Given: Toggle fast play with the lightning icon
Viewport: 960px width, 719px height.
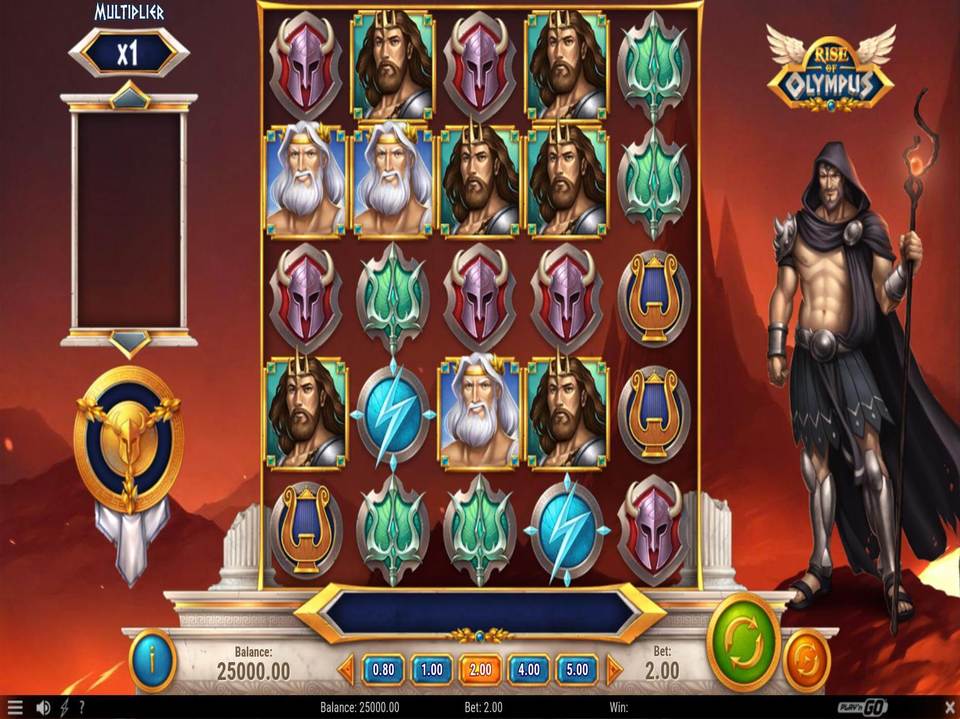Looking at the screenshot, I should (x=66, y=708).
